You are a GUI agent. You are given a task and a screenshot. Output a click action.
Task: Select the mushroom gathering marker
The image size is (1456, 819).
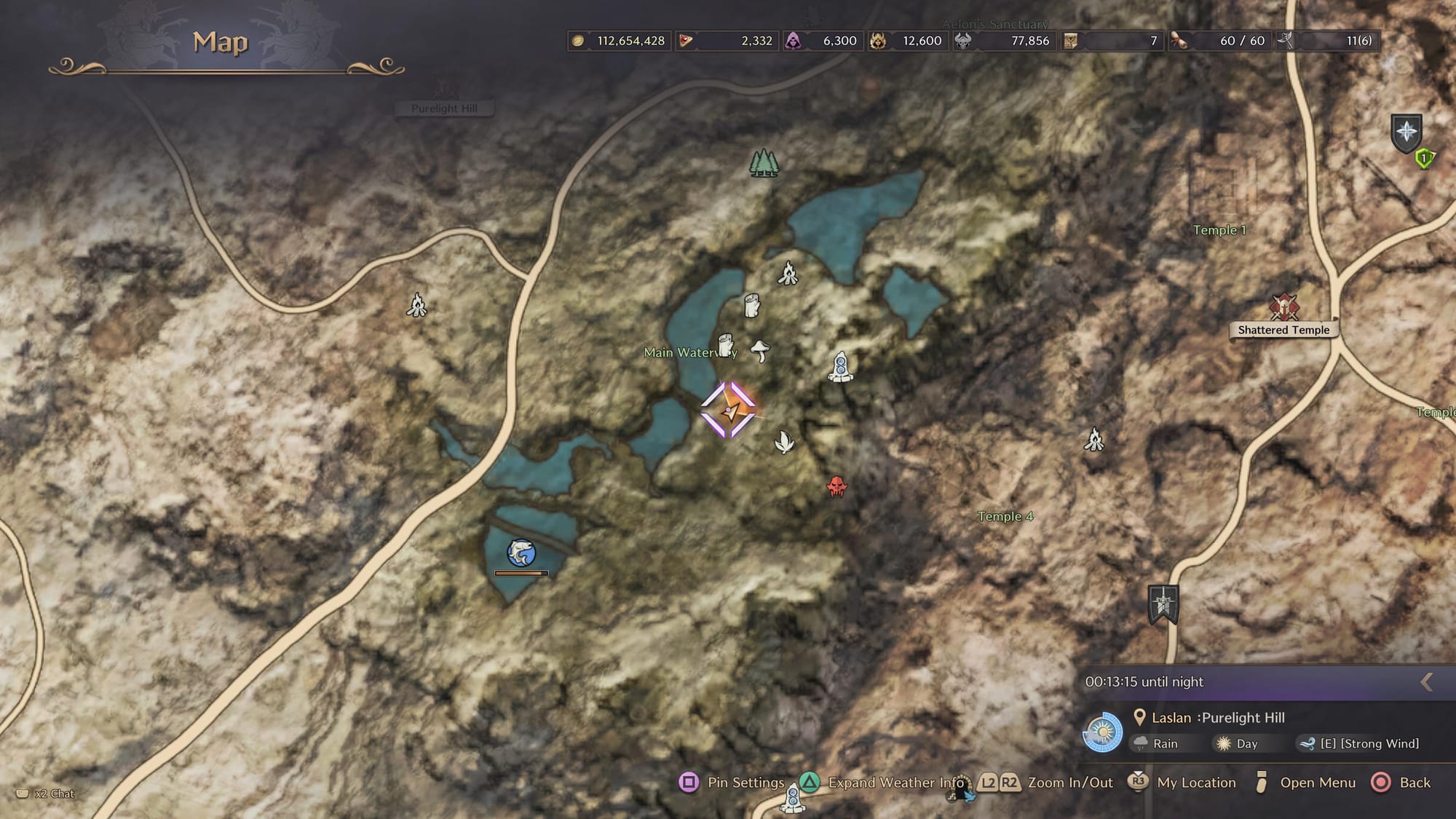point(760,350)
